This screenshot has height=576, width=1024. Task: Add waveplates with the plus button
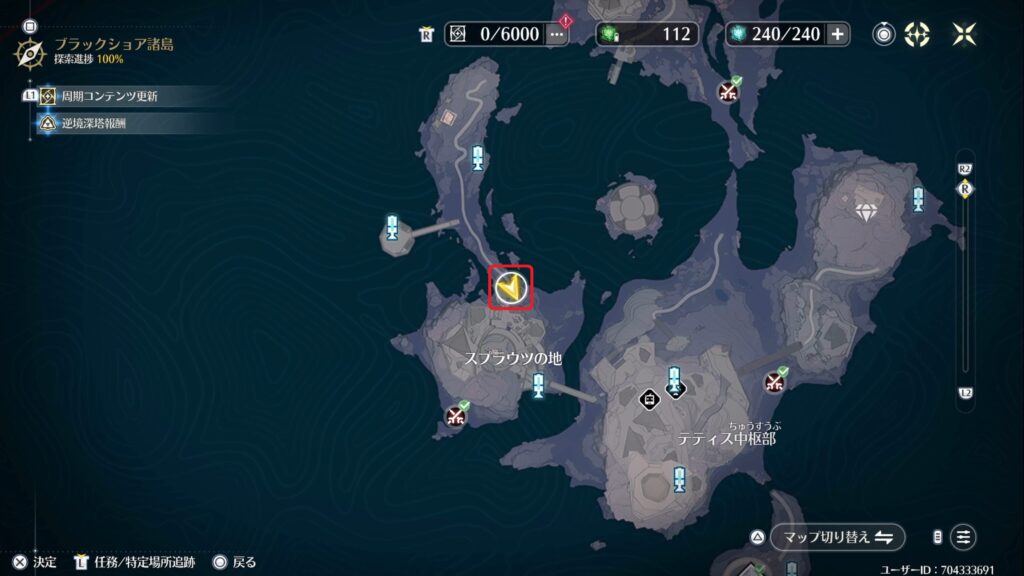click(837, 34)
